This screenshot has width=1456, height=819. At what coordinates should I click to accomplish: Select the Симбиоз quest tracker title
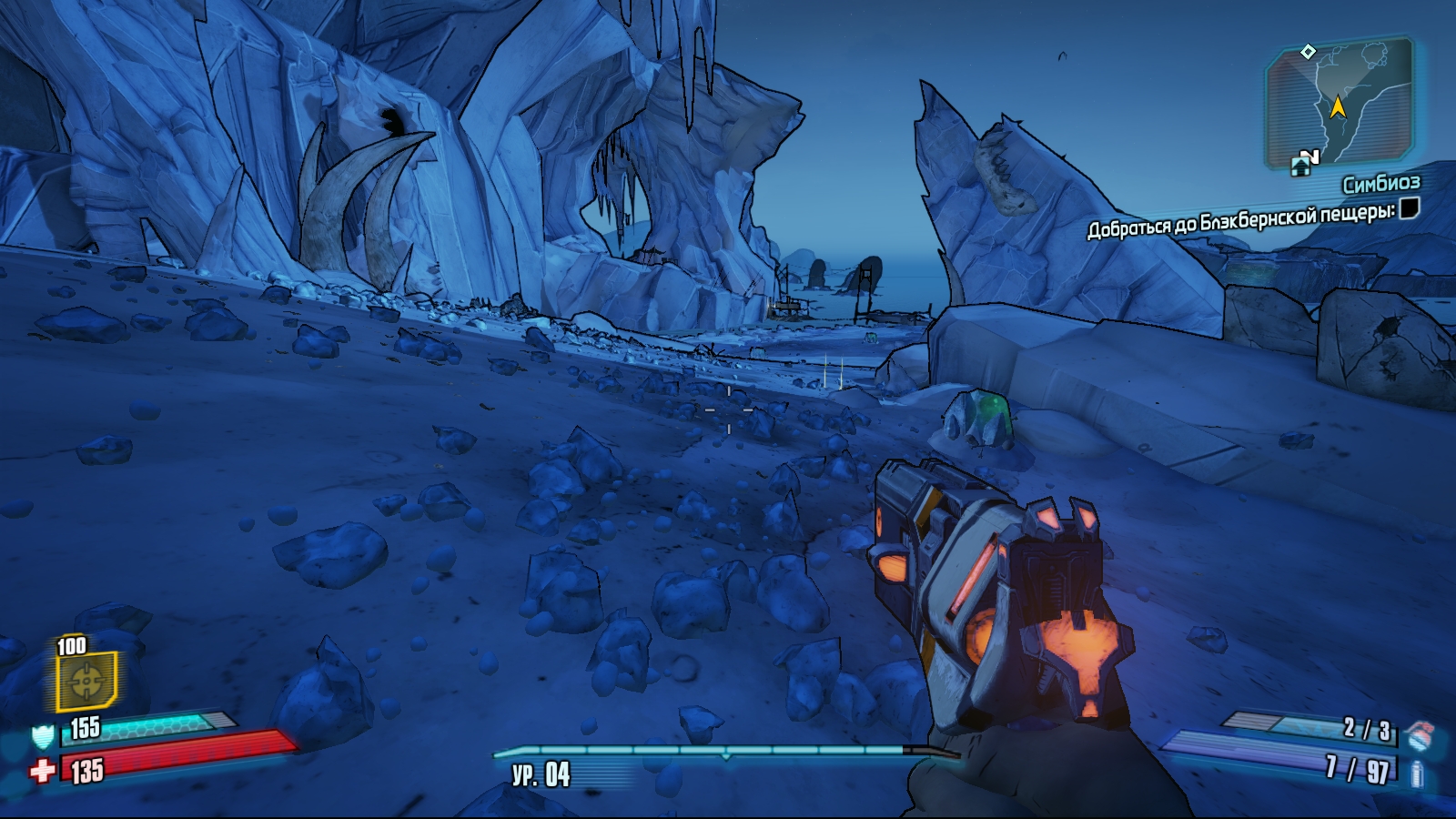[x=1380, y=185]
